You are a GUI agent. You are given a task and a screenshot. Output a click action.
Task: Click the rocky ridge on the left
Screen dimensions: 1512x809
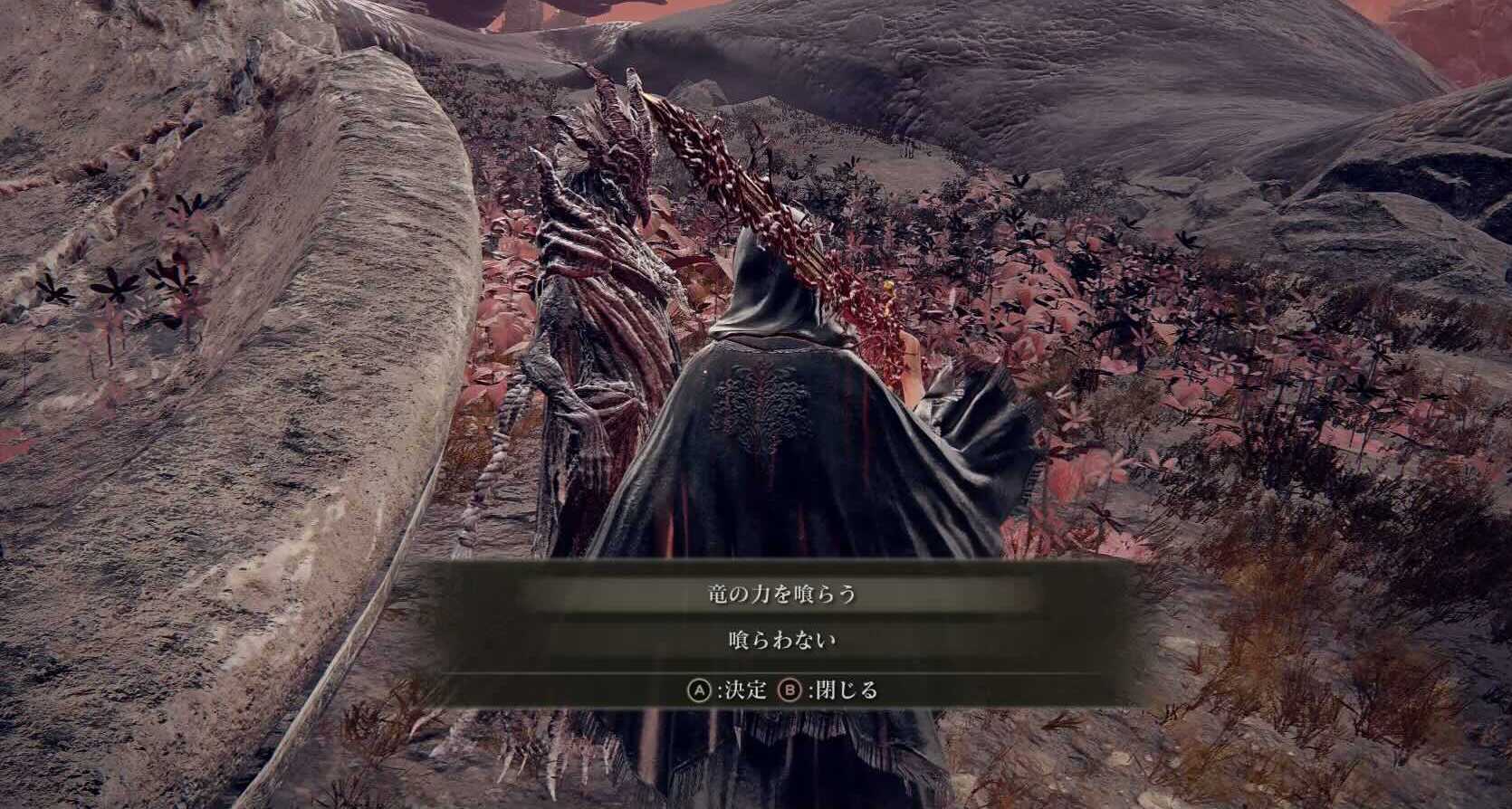click(x=226, y=362)
